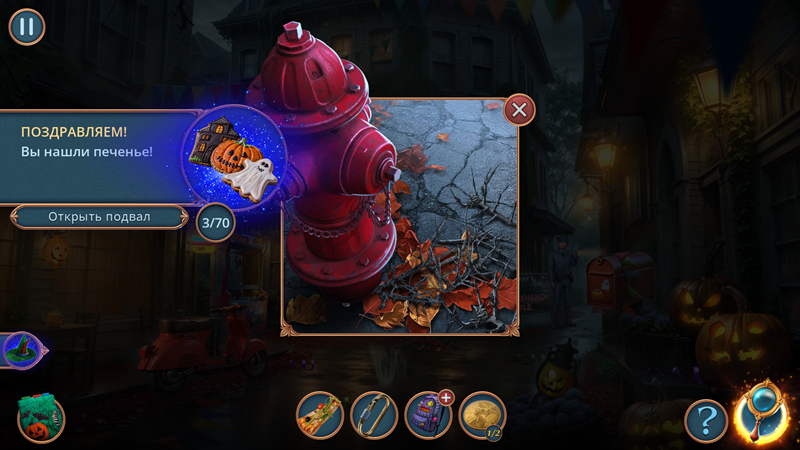Click the 'Открыть подвал' objective button
Screen dimensions: 800x450
click(x=99, y=216)
